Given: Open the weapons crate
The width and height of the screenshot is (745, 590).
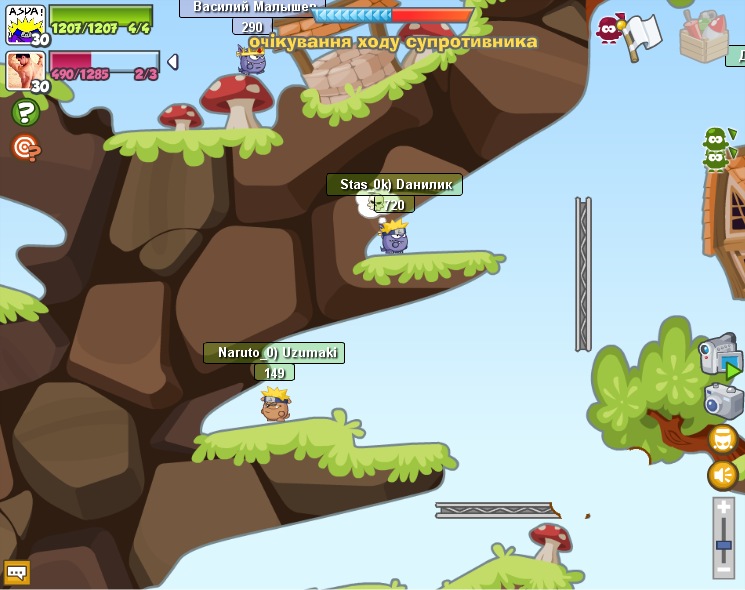Looking at the screenshot, I should (x=703, y=35).
